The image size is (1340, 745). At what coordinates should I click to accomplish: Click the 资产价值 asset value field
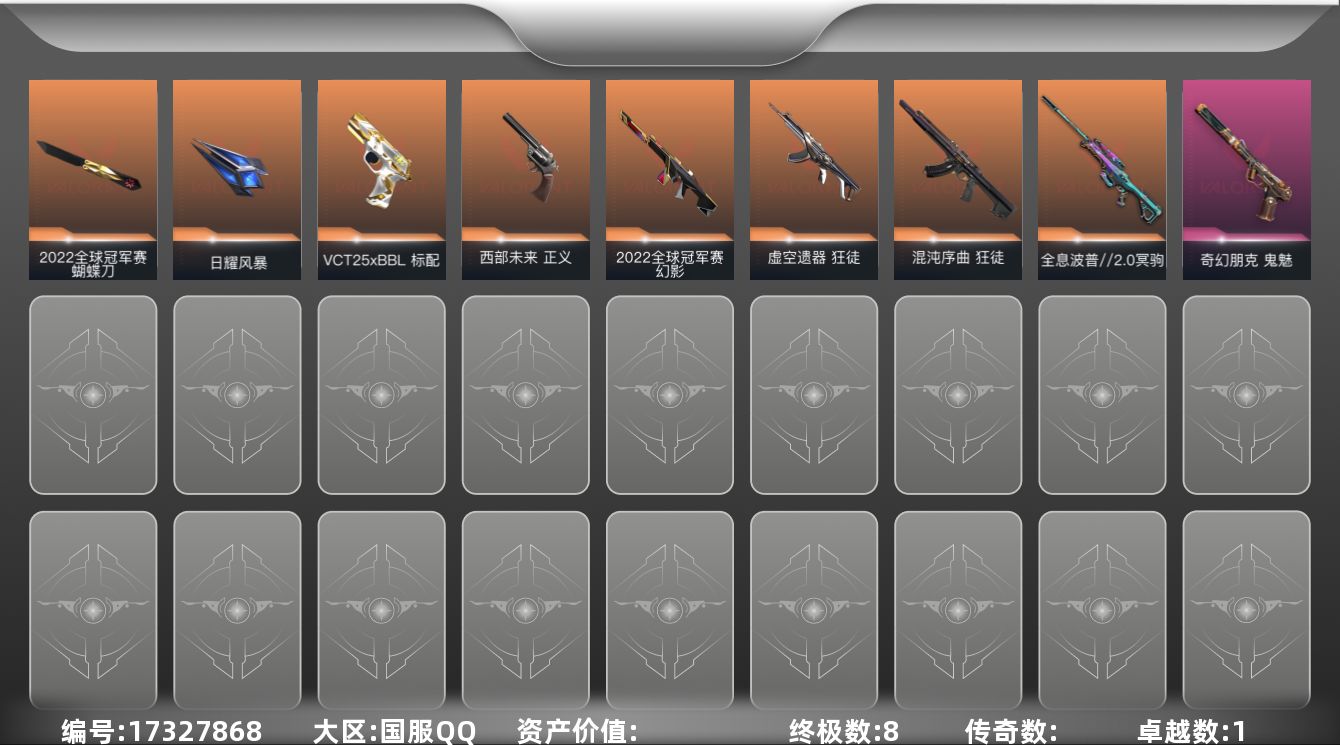click(575, 730)
